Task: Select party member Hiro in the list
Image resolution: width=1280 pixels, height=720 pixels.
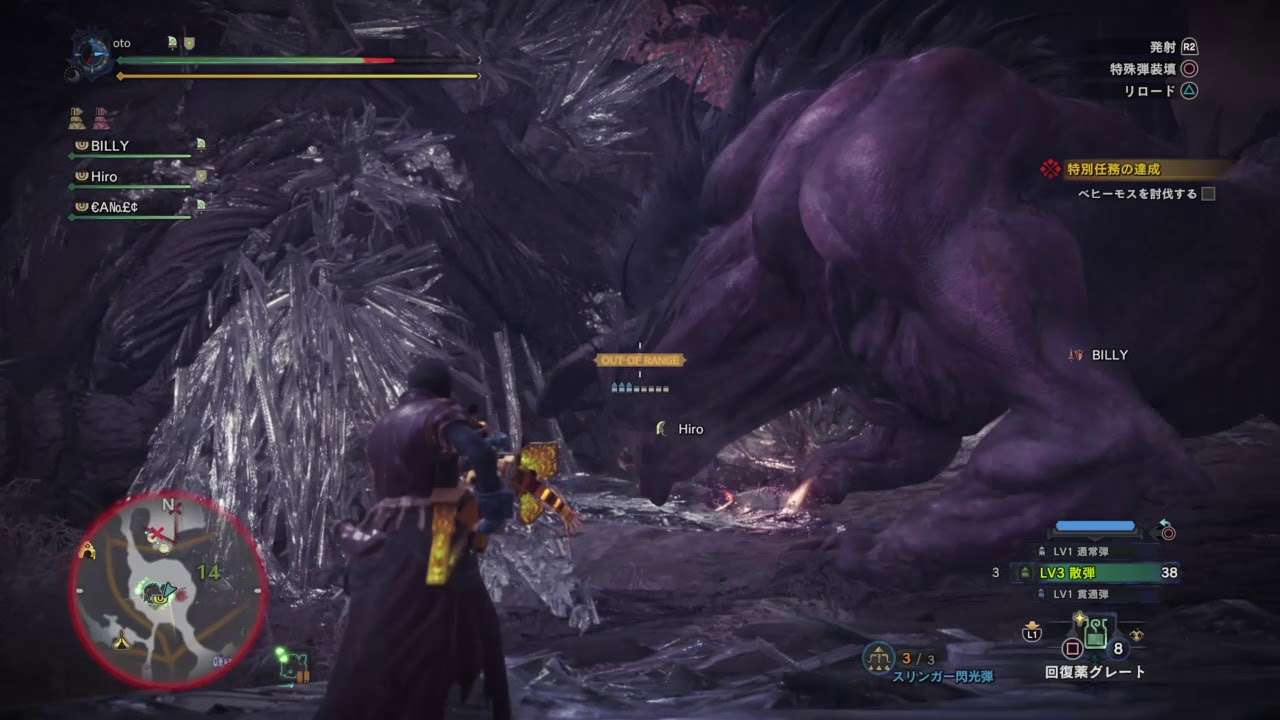Action: pos(104,177)
